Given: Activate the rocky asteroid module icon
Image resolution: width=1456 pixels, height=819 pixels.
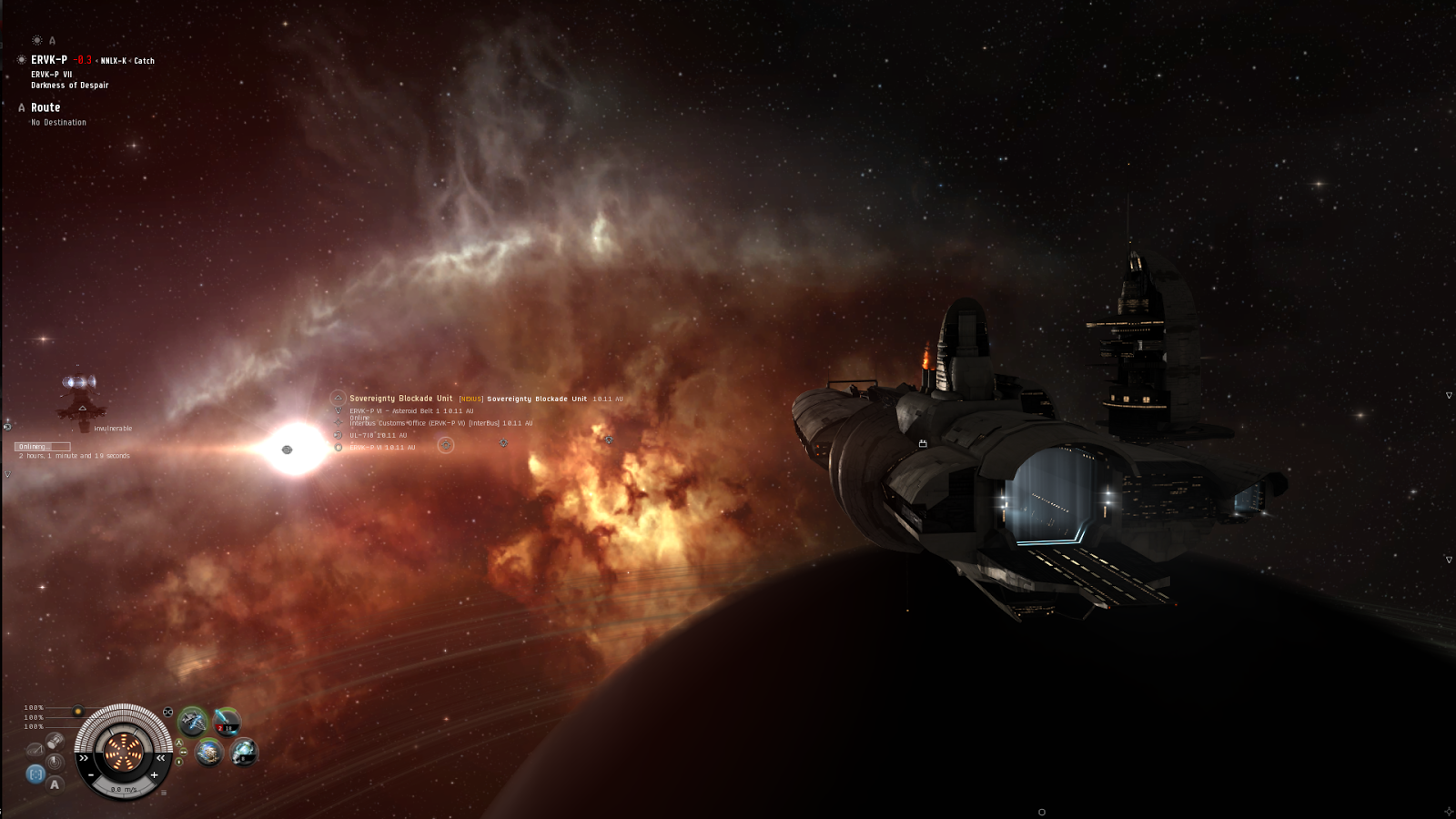Looking at the screenshot, I should tap(209, 753).
